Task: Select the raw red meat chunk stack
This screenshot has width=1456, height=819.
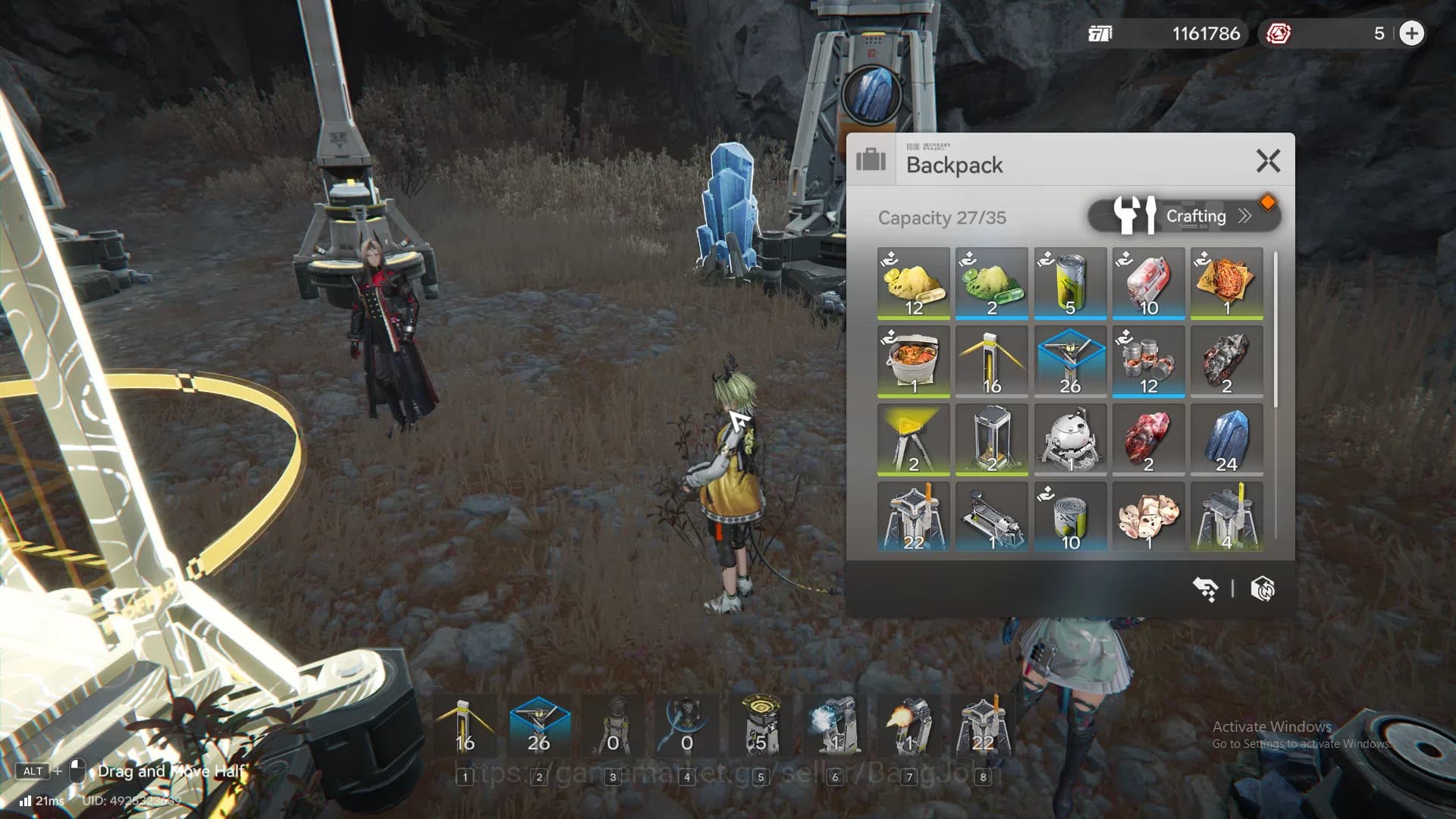Action: pyautogui.click(x=1148, y=439)
